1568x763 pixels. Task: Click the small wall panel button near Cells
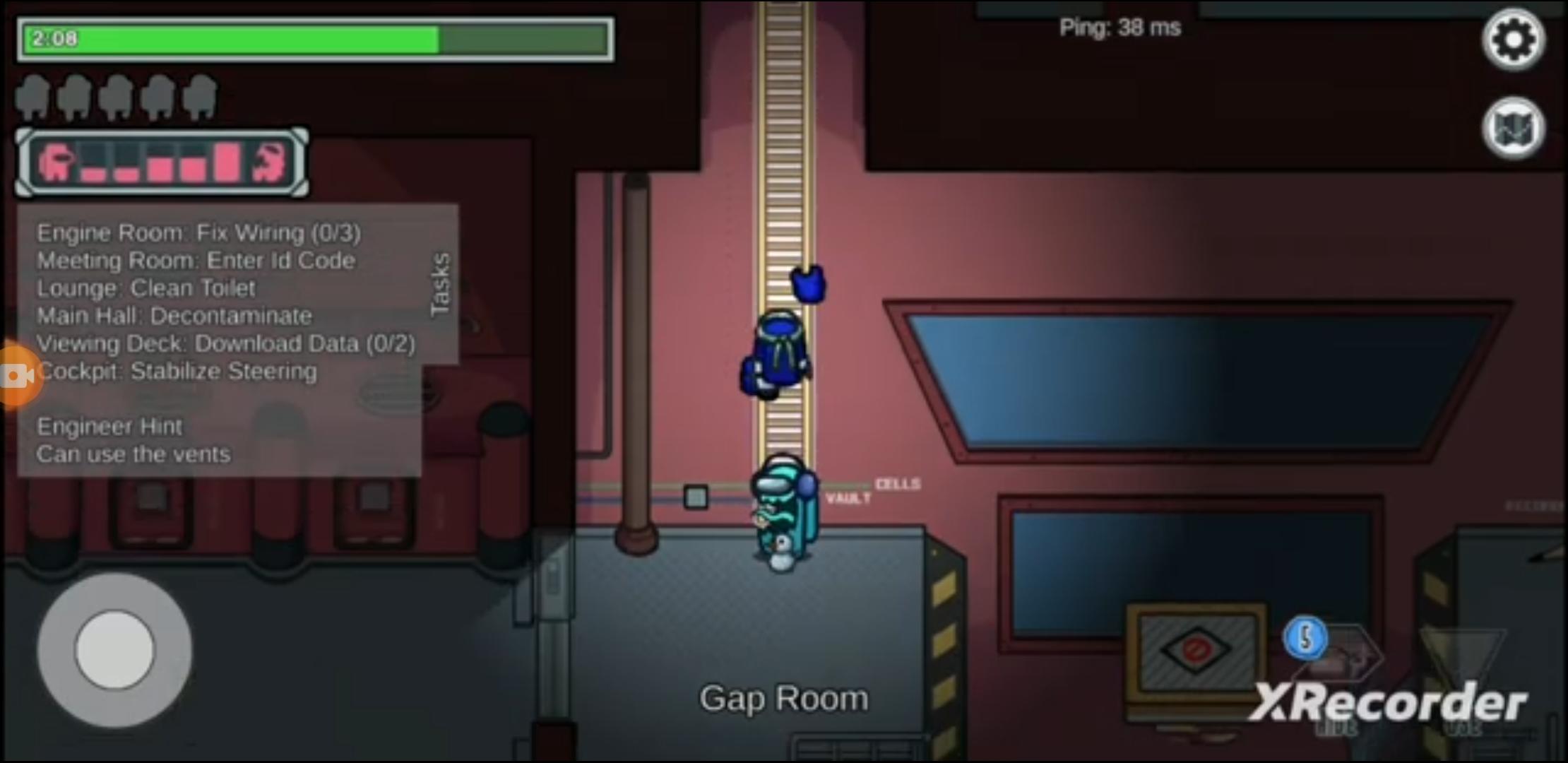(x=696, y=497)
